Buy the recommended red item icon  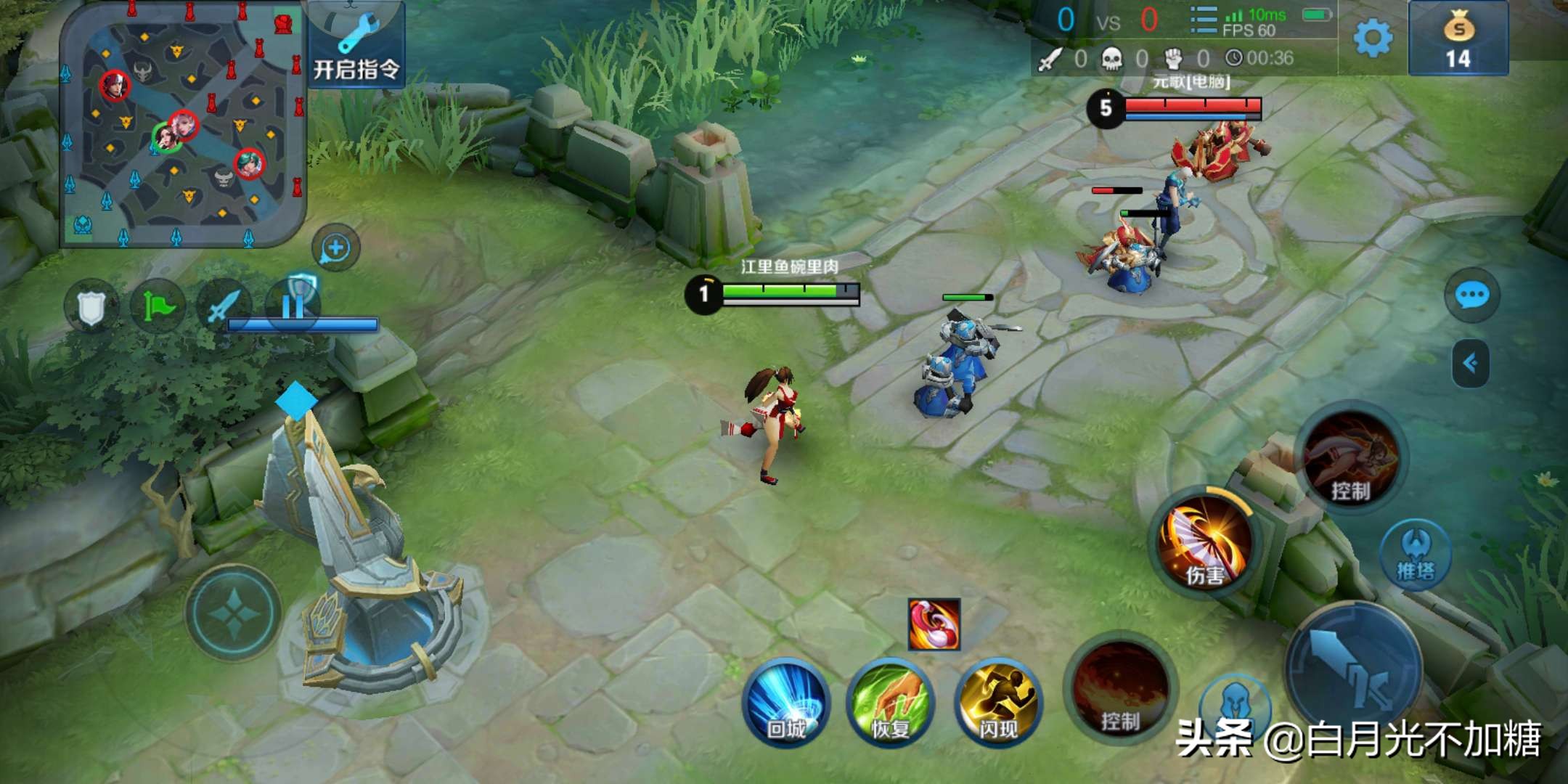[934, 624]
